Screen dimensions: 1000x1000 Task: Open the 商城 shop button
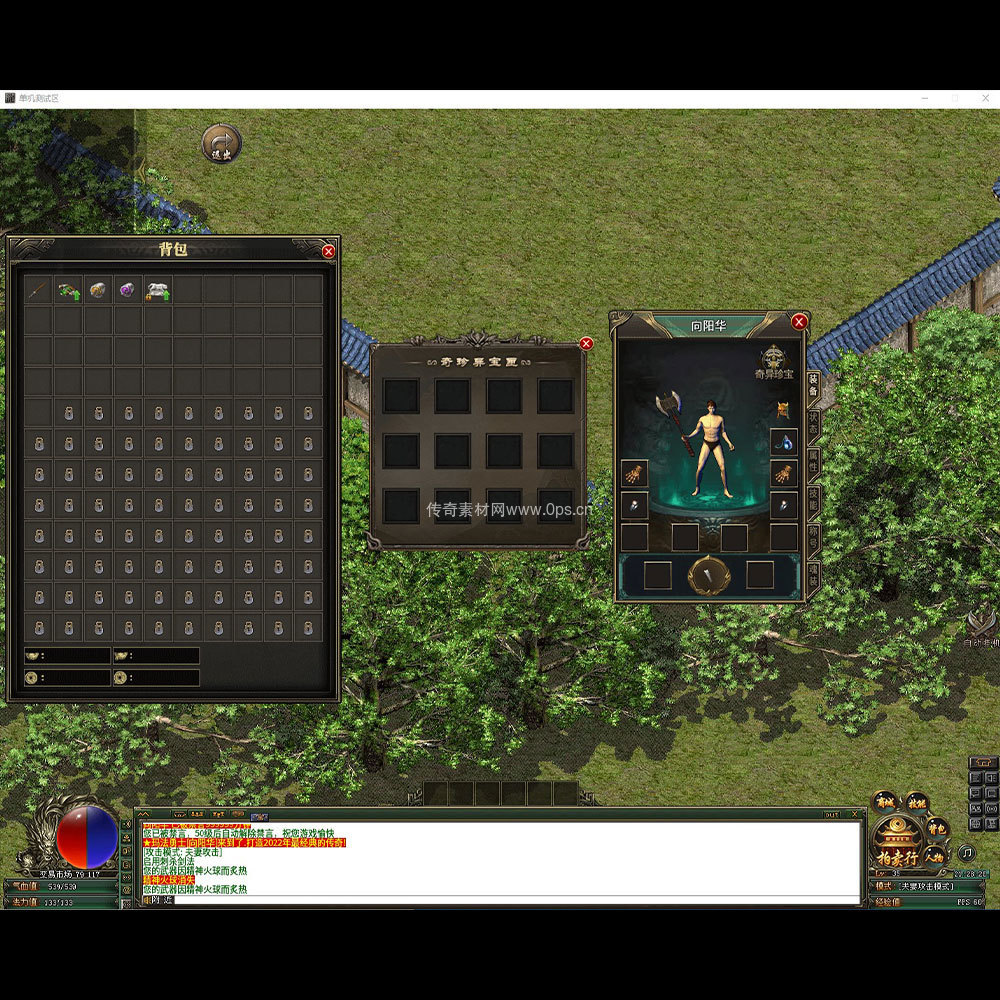pos(885,802)
